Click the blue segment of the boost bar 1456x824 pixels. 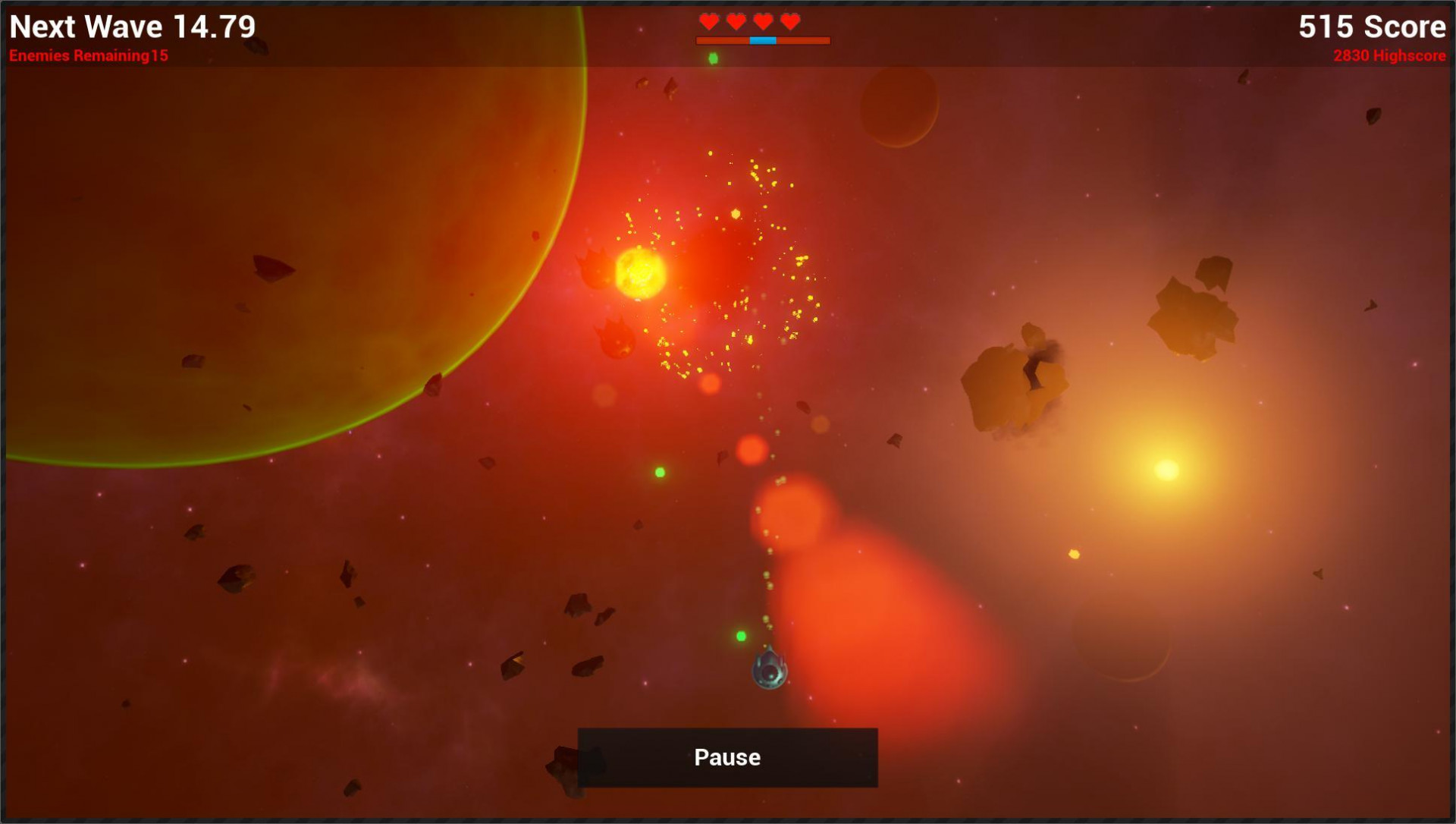click(x=764, y=40)
